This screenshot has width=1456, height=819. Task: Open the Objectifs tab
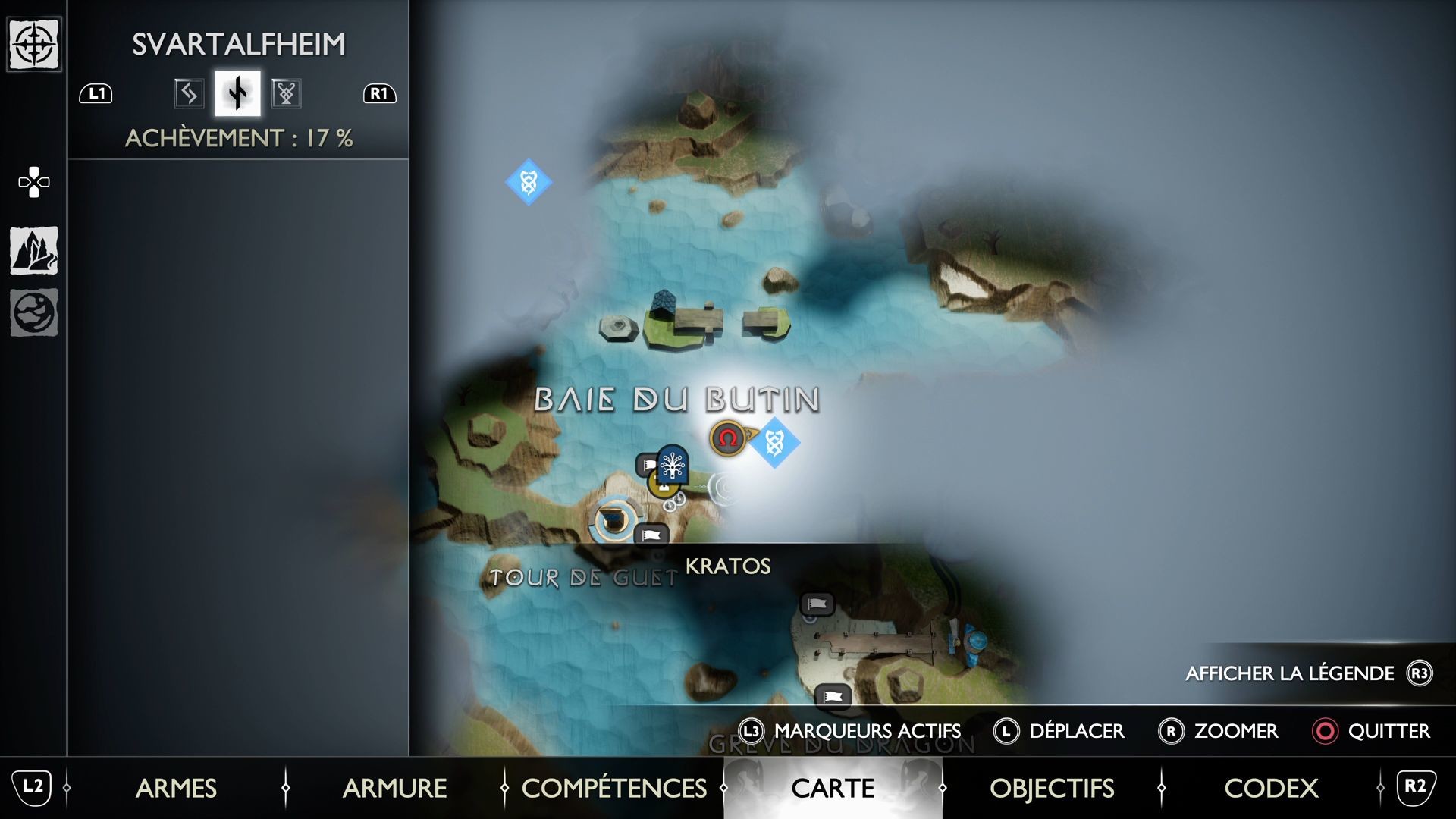1051,788
